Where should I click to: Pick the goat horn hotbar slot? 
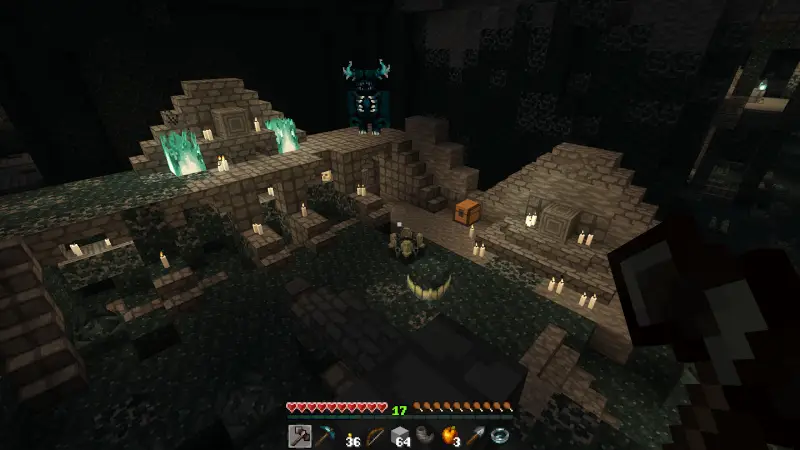pyautogui.click(x=424, y=435)
